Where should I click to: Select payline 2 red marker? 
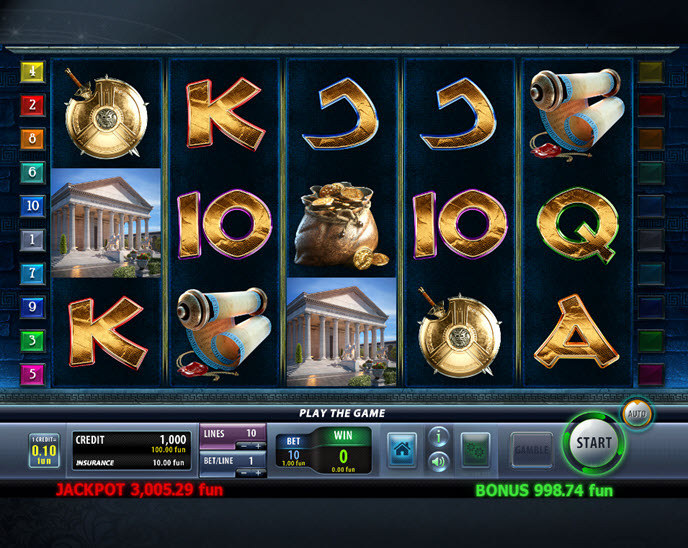(32, 104)
